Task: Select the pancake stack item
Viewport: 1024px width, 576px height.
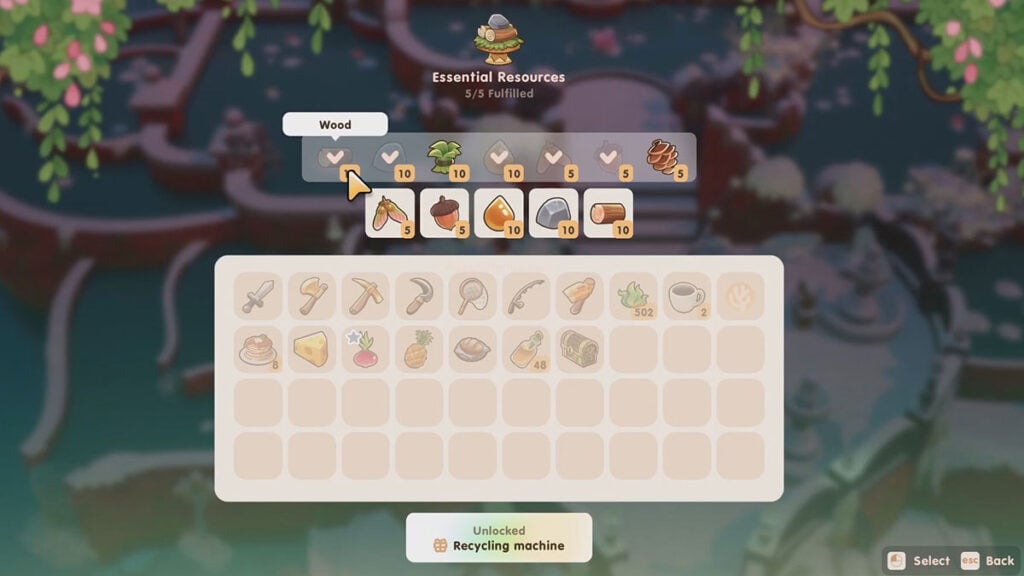Action: (258, 349)
